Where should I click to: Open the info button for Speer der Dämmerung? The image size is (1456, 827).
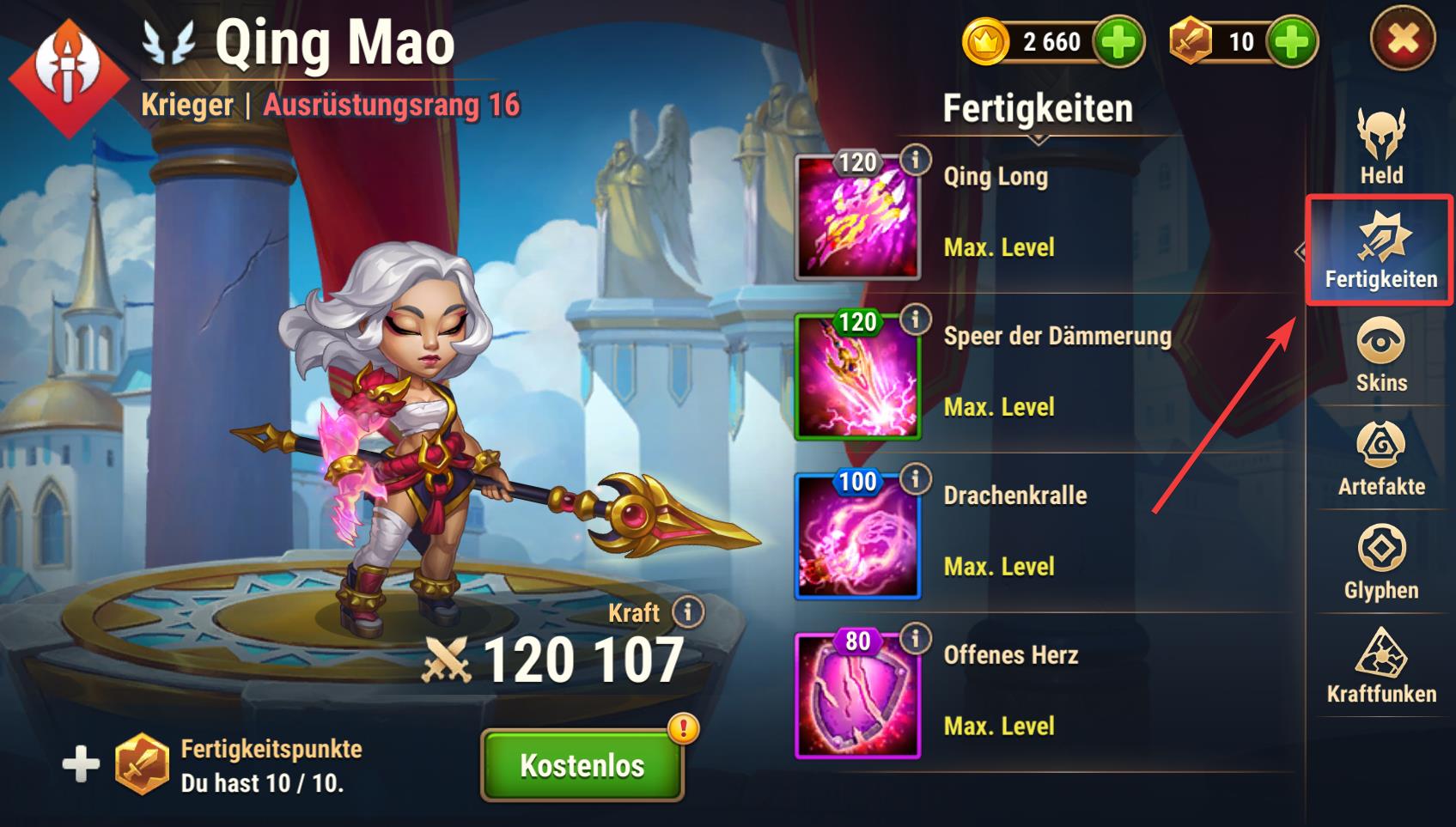click(916, 319)
